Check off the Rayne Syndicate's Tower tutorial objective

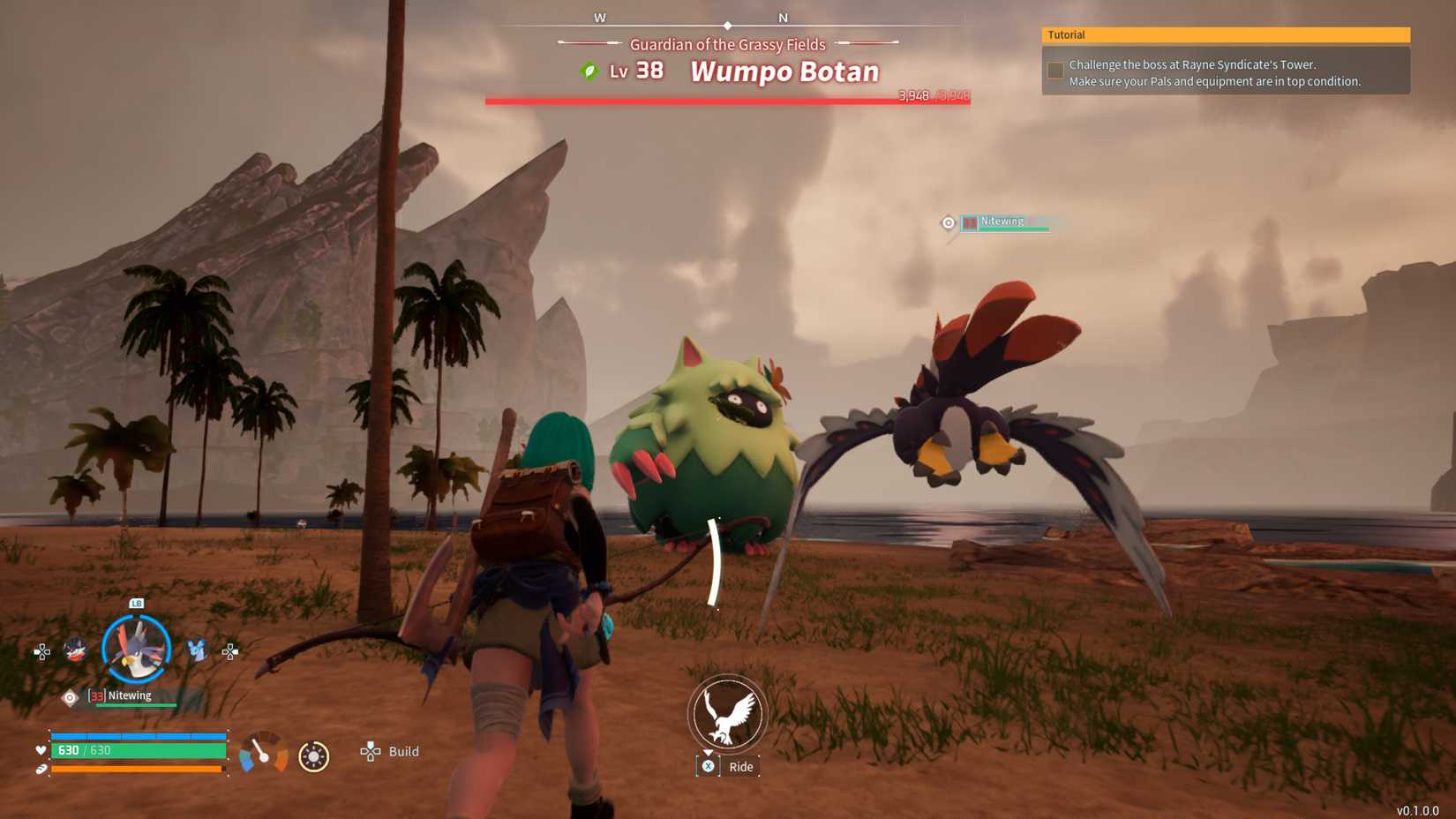(x=1054, y=70)
